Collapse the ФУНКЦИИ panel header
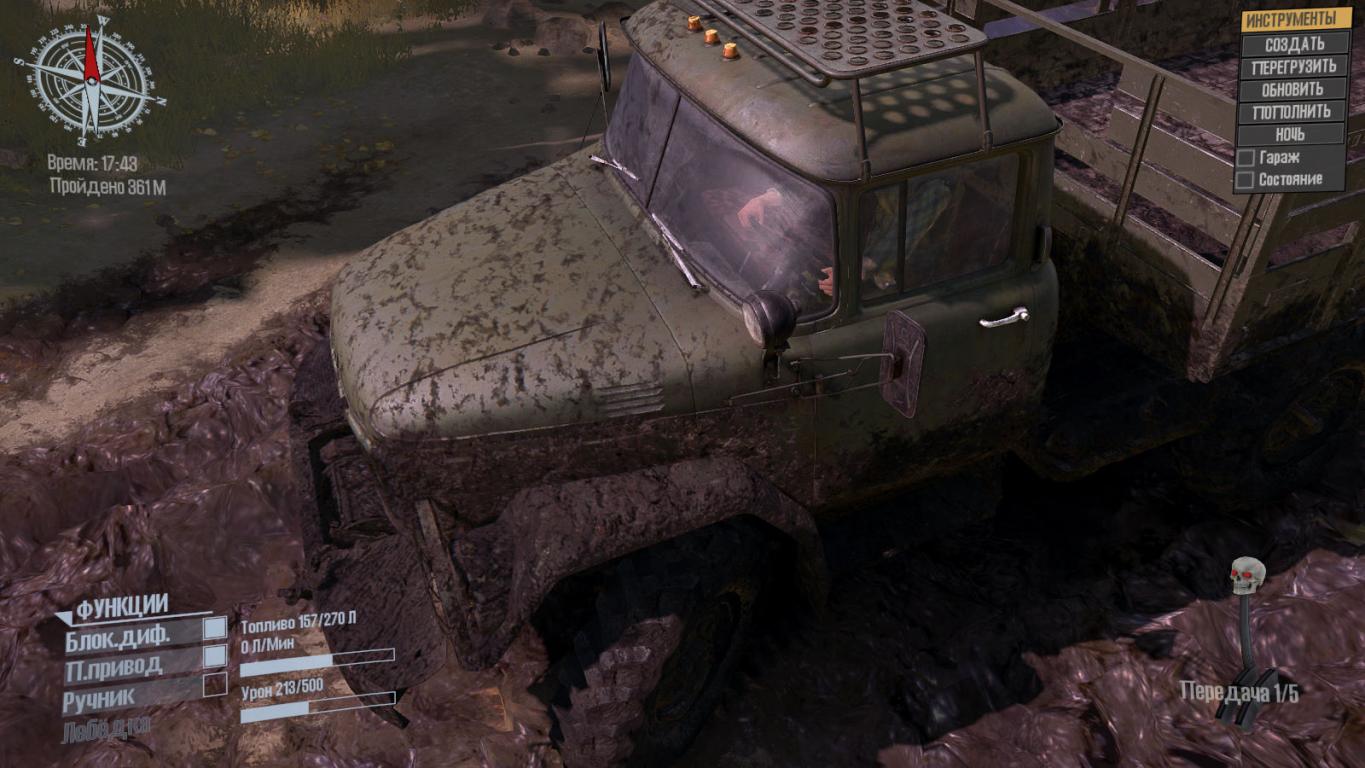 (122, 606)
